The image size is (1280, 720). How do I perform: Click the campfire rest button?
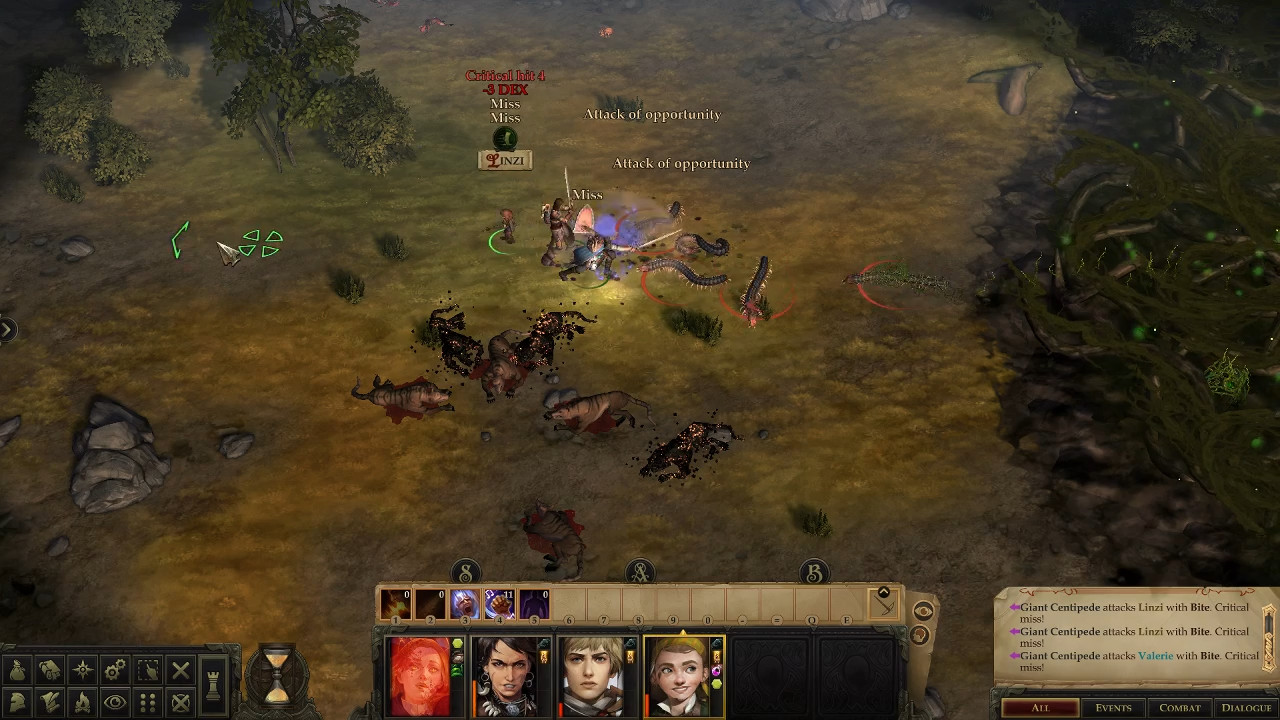[x=82, y=702]
